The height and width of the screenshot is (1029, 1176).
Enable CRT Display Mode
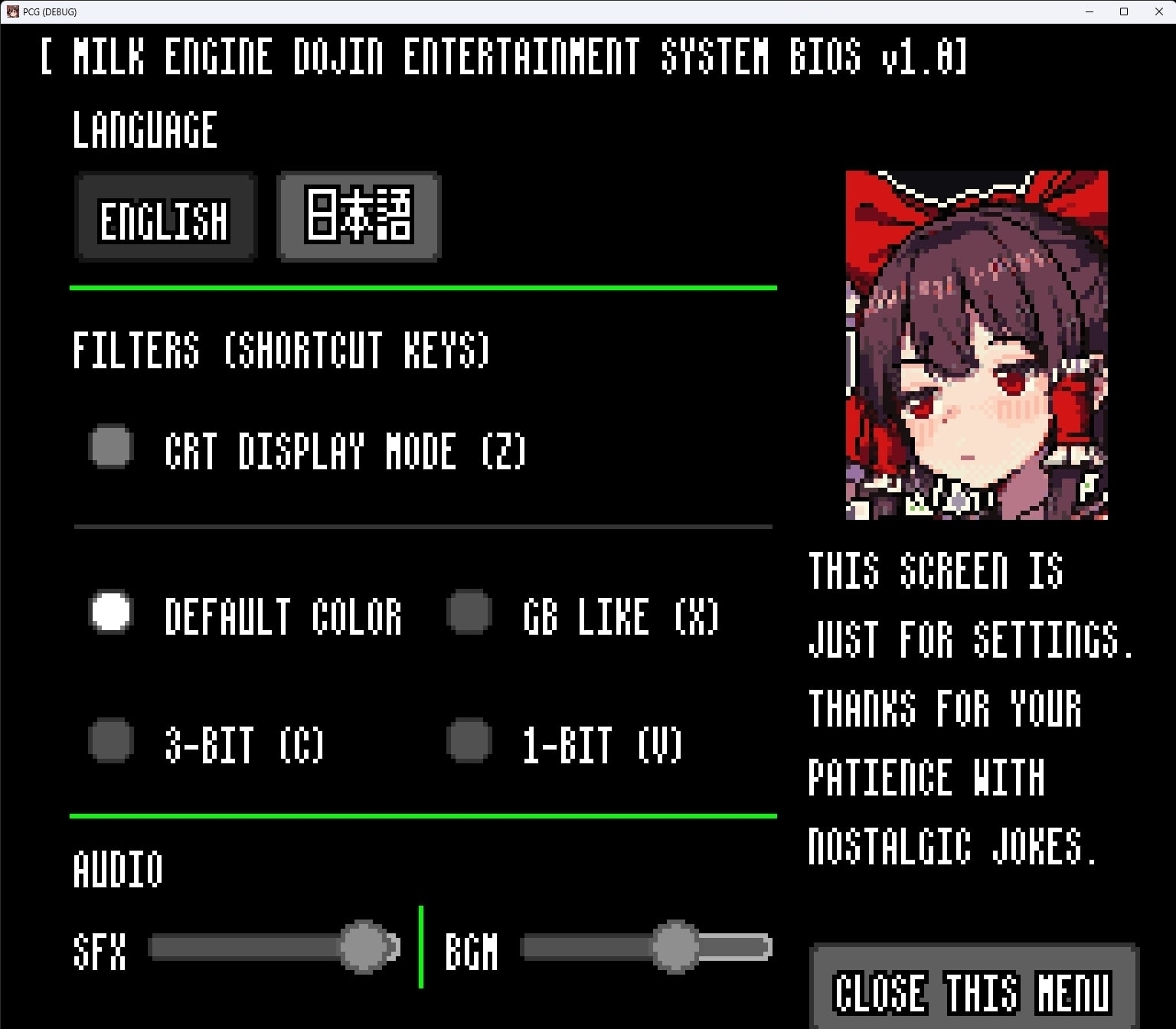(109, 446)
